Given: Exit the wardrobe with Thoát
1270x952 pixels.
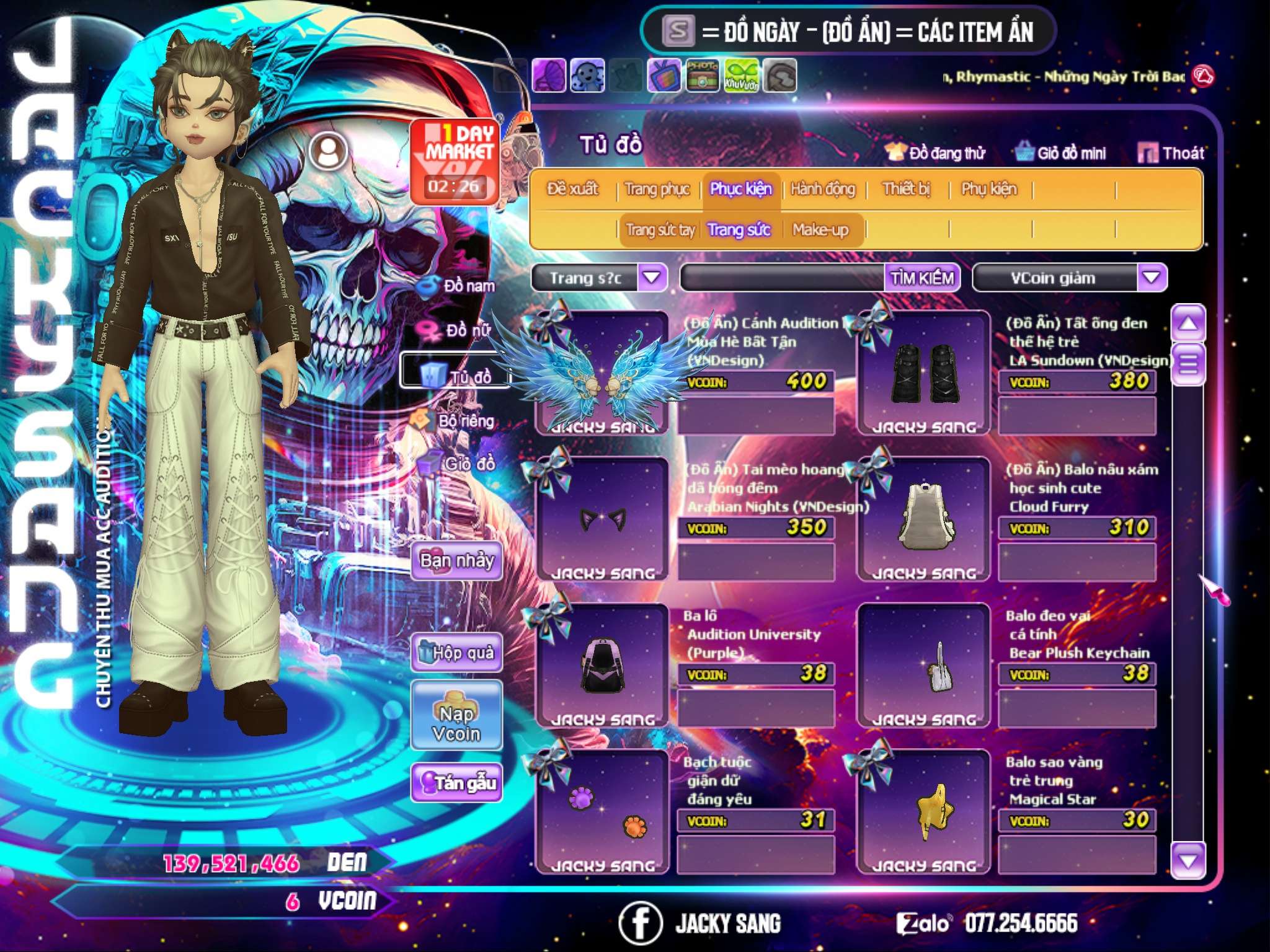Looking at the screenshot, I should coord(1171,152).
